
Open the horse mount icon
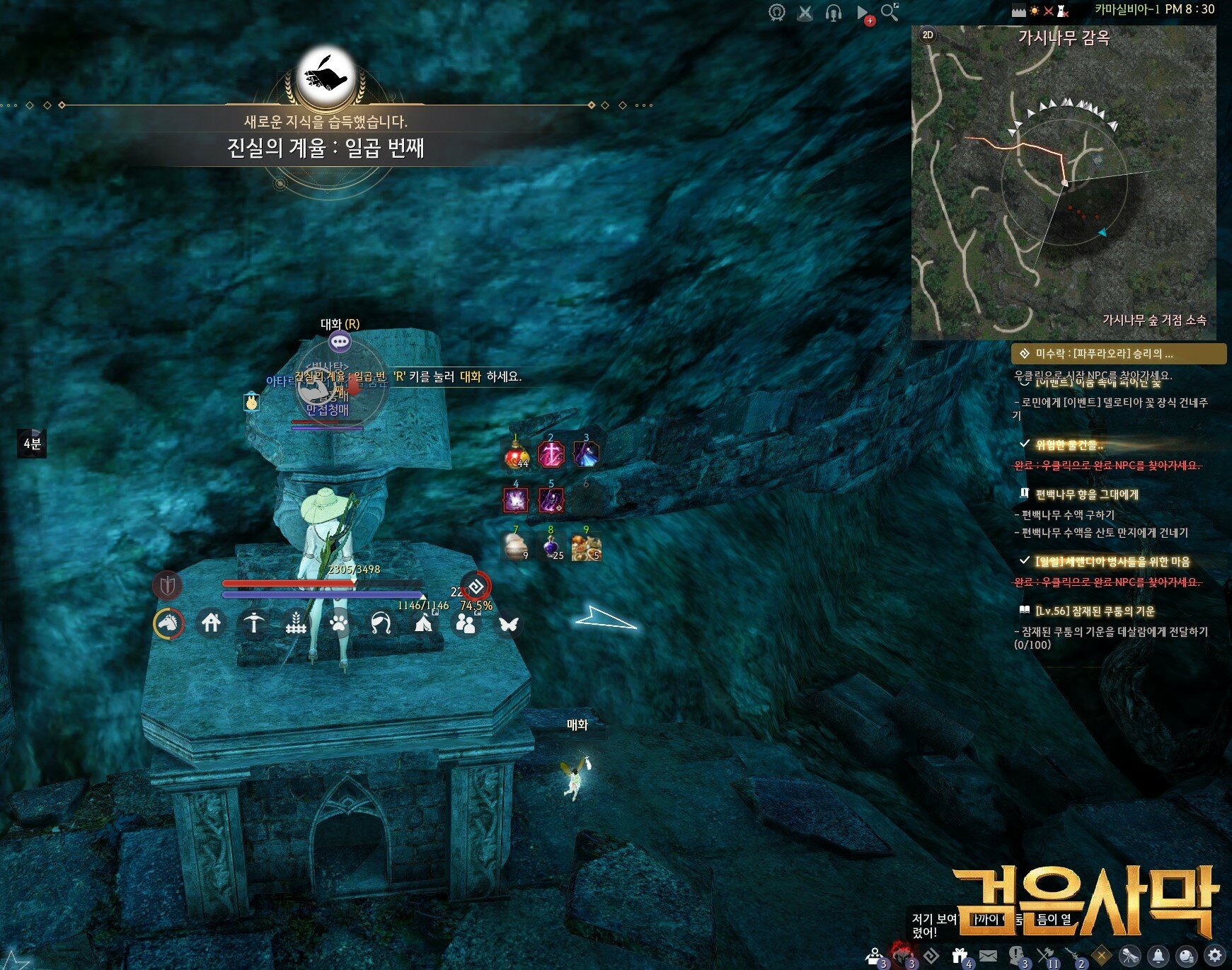(x=168, y=623)
